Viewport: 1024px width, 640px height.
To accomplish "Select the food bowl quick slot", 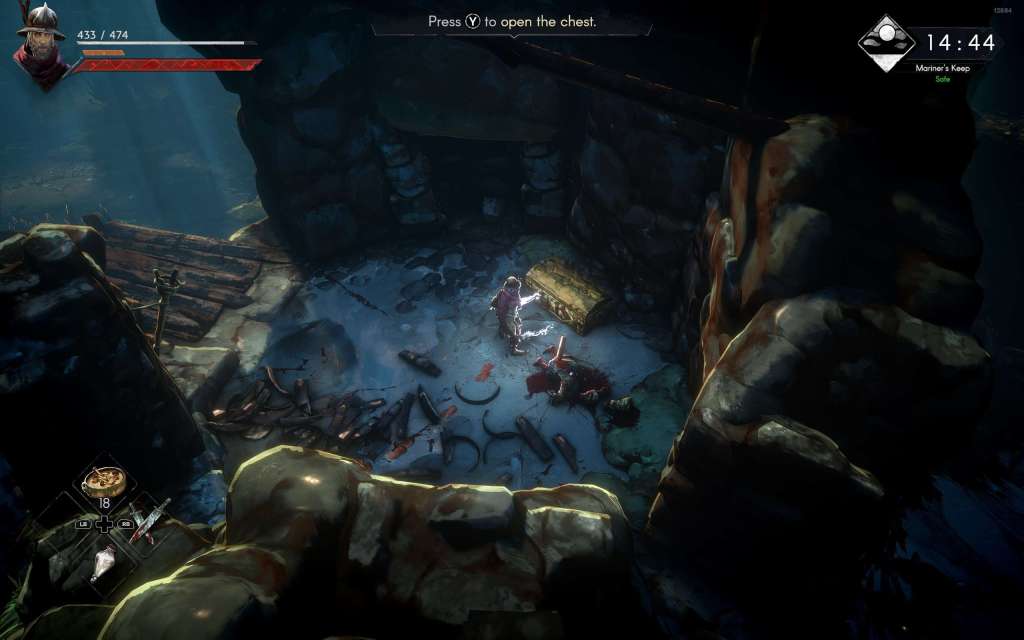I will [104, 481].
